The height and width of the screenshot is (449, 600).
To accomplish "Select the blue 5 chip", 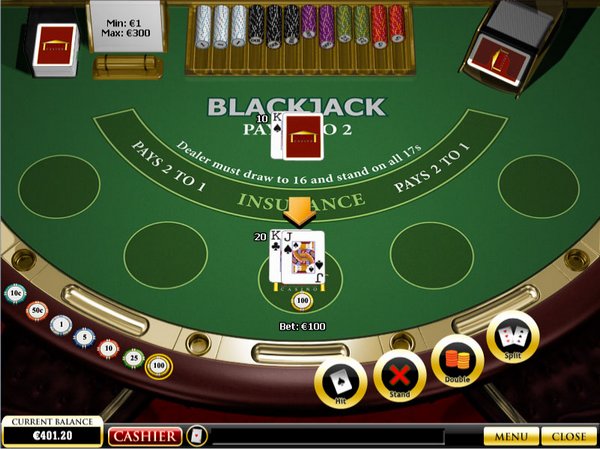I will click(84, 338).
